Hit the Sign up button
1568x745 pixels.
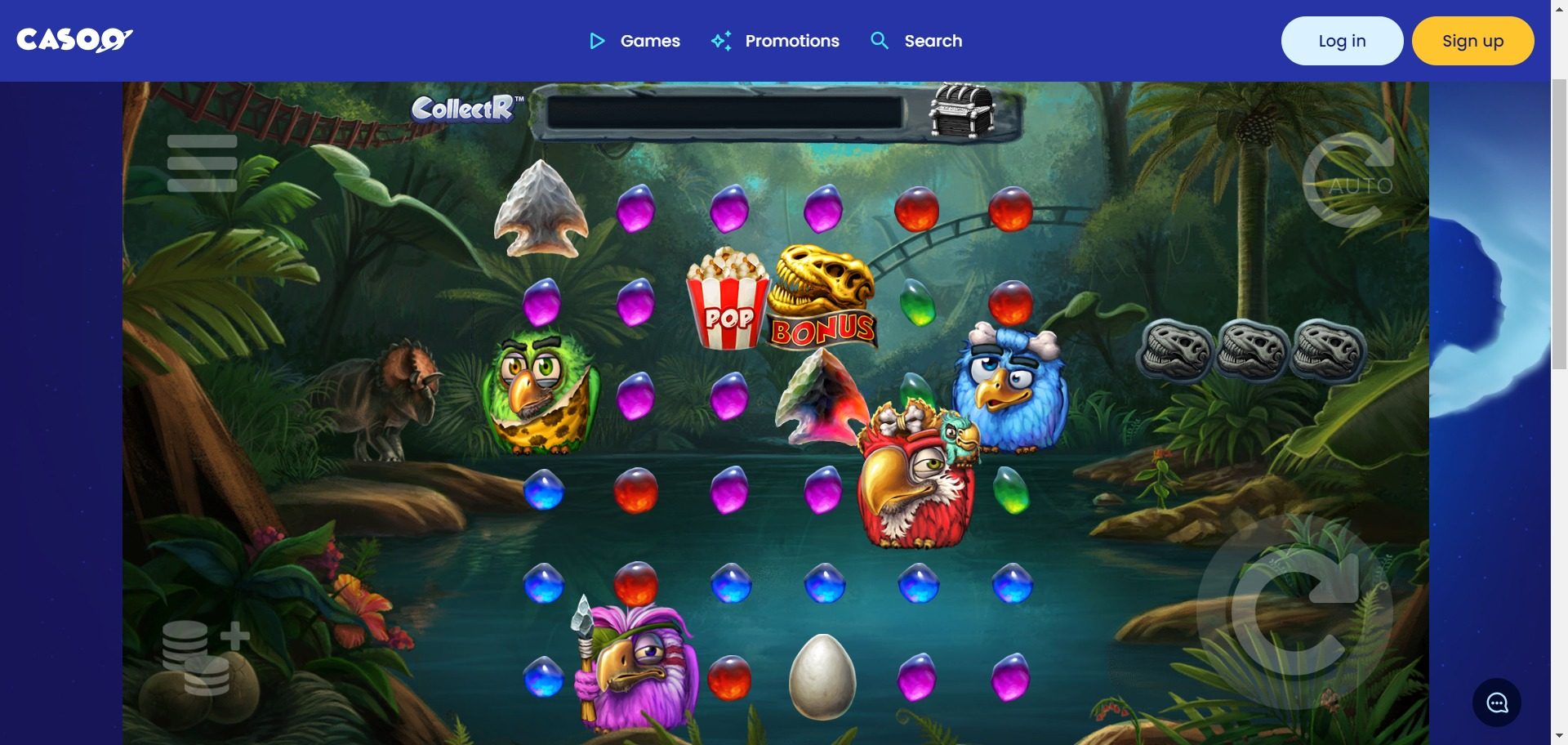tap(1472, 40)
